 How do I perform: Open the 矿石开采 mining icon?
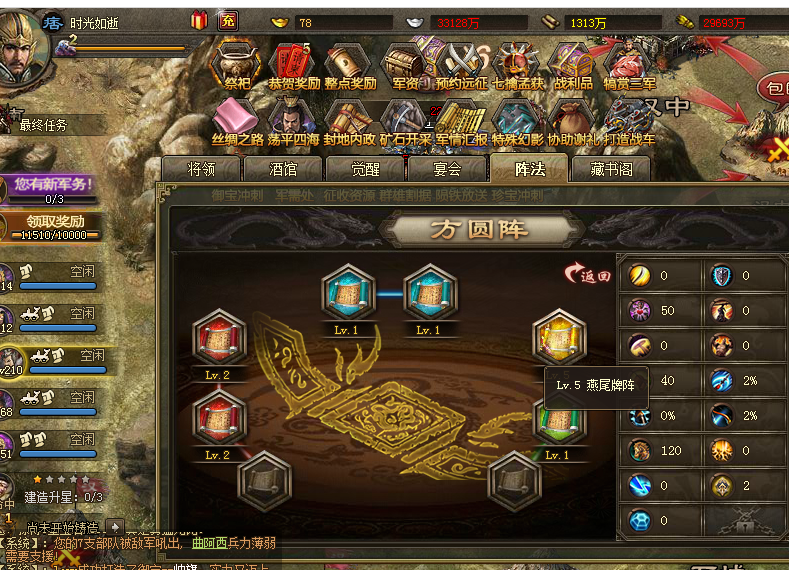[405, 118]
